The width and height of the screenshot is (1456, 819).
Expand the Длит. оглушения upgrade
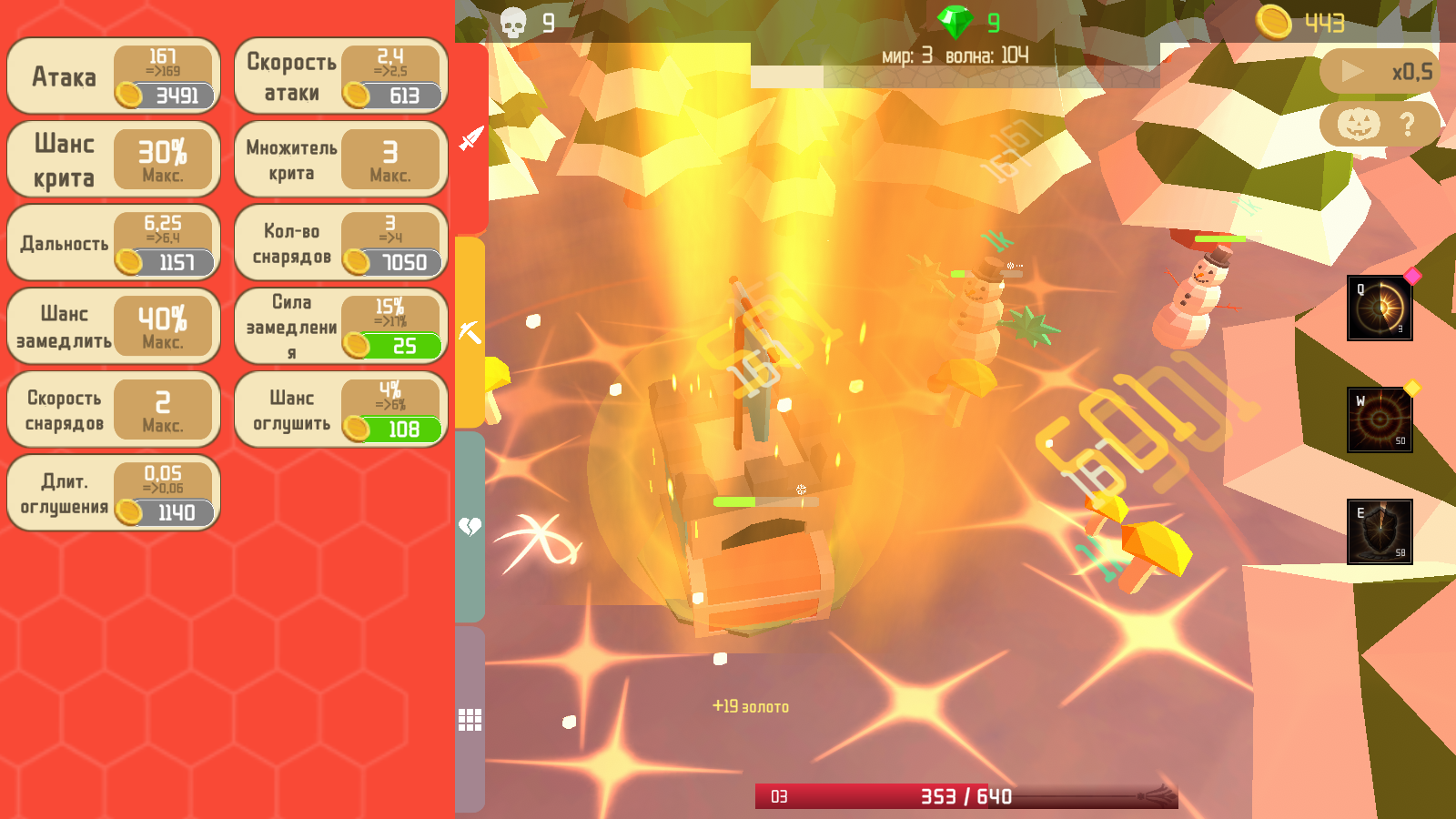[x=113, y=492]
